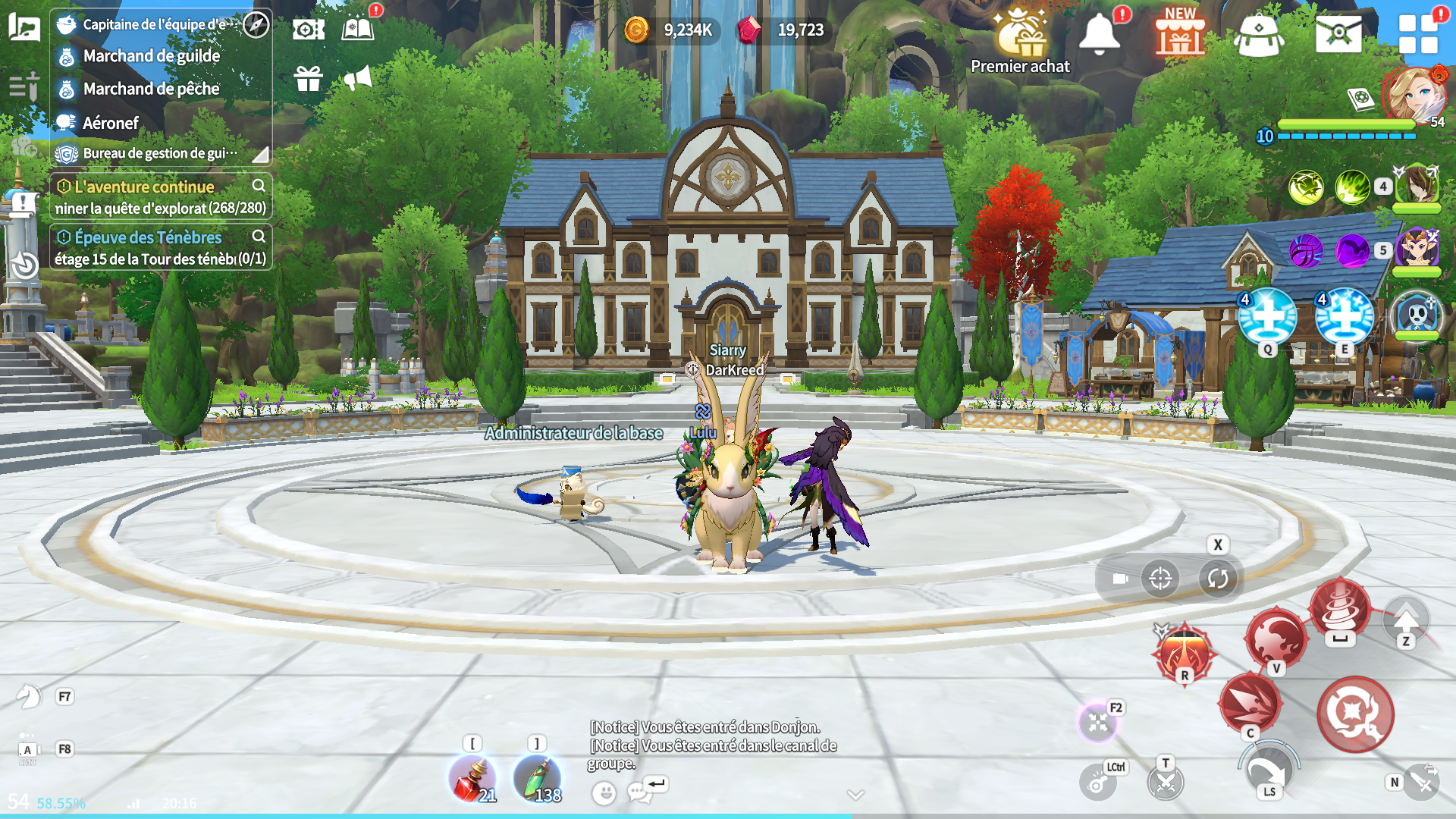Open the screenshot camera mode
Image resolution: width=1456 pixels, height=819 pixels.
tap(309, 30)
